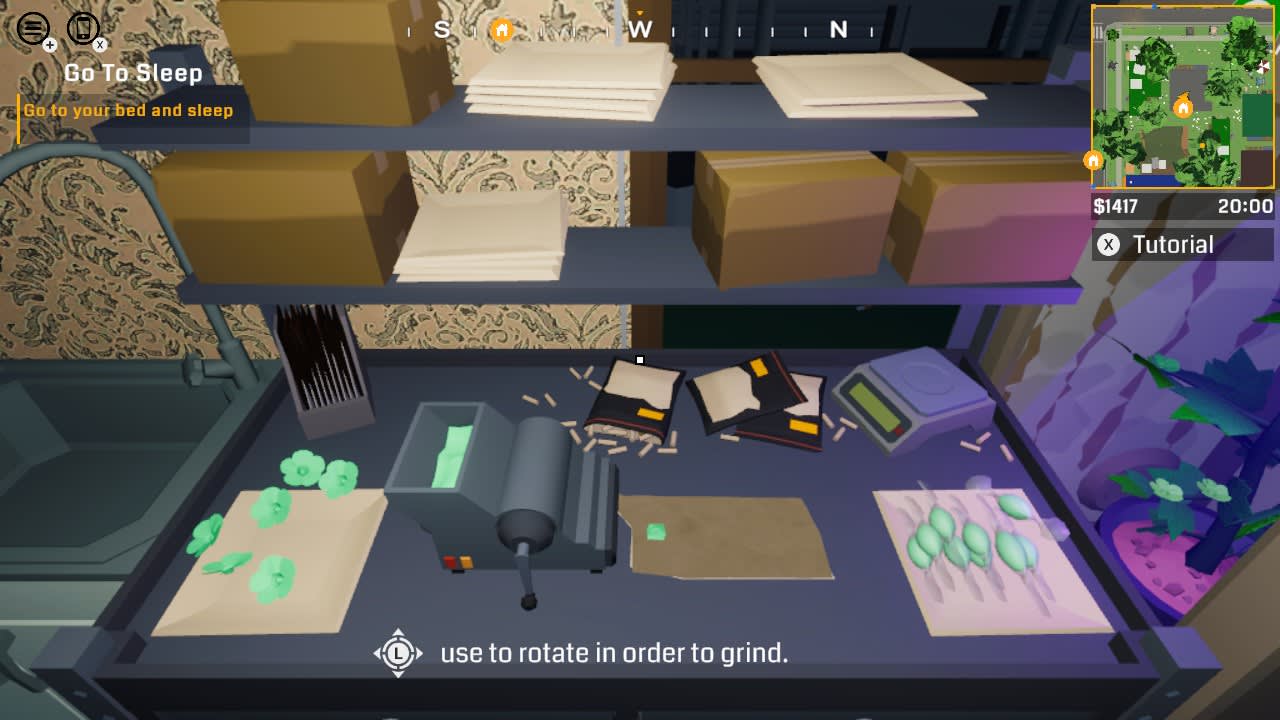Click the plus badge on the menu icon
Image resolution: width=1280 pixels, height=720 pixels.
point(49,44)
